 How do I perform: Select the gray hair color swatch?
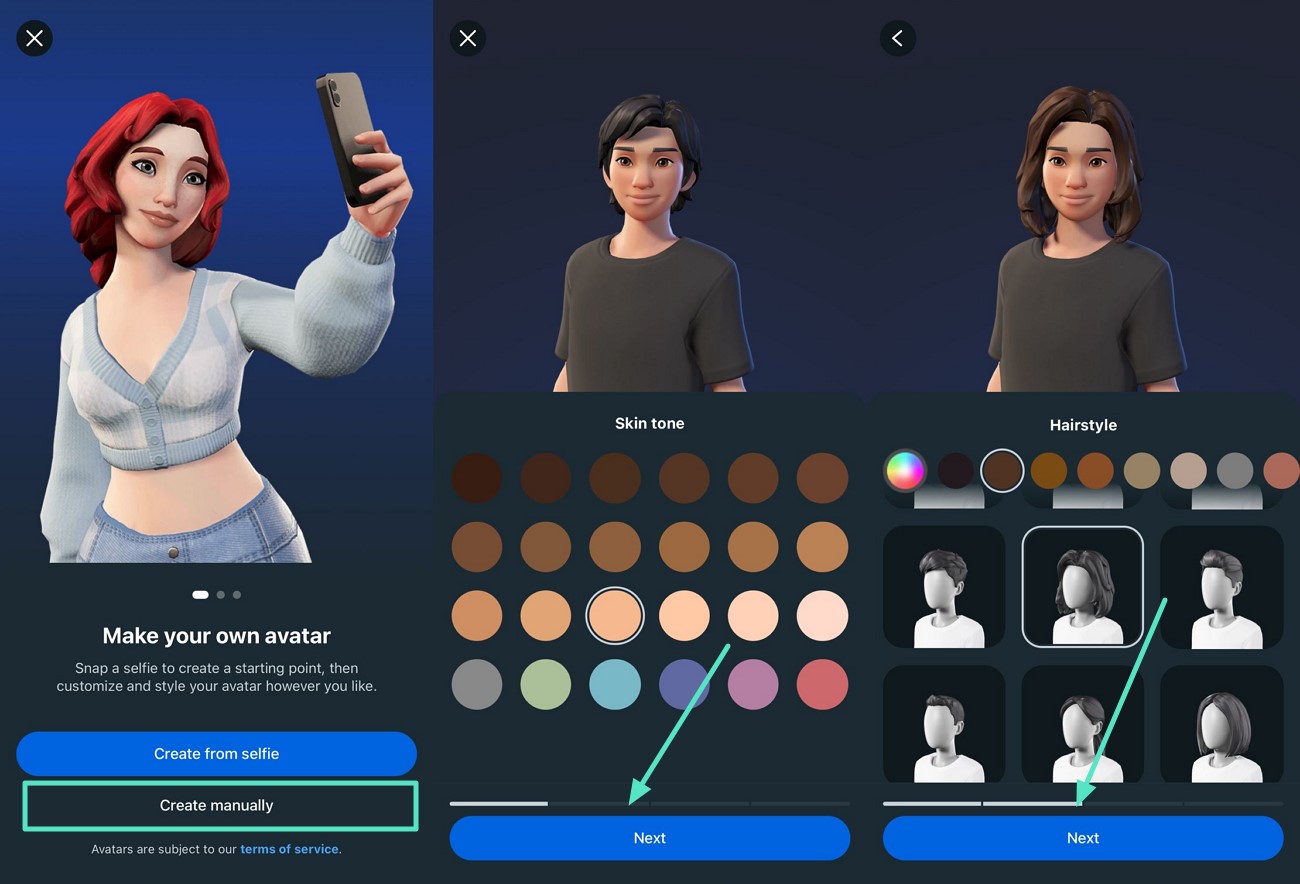pyautogui.click(x=1235, y=470)
